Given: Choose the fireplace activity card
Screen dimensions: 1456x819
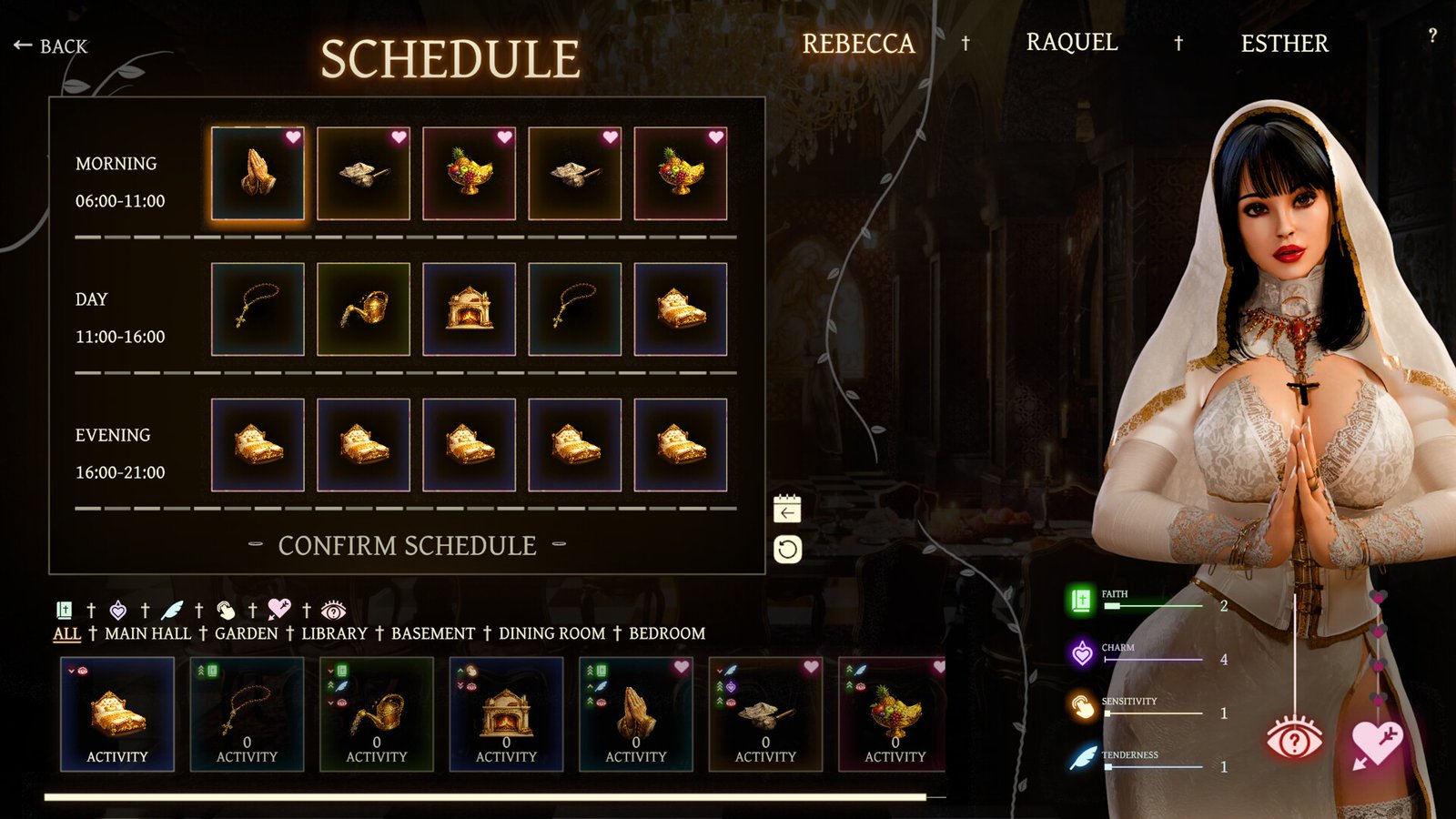Looking at the screenshot, I should click(x=506, y=714).
